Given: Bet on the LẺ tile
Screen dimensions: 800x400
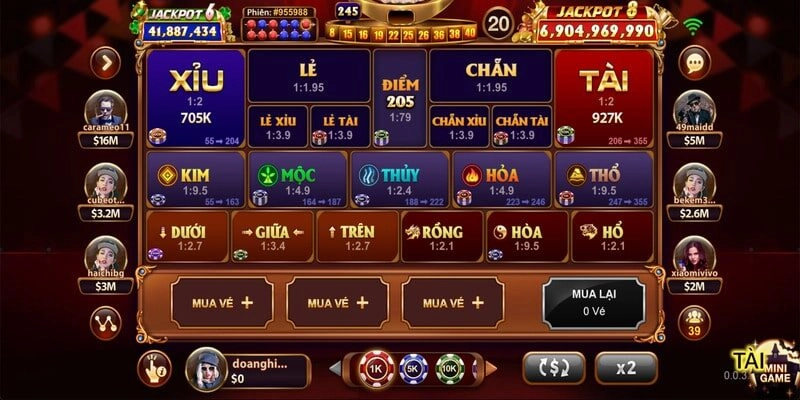Looking at the screenshot, I should [x=307, y=76].
